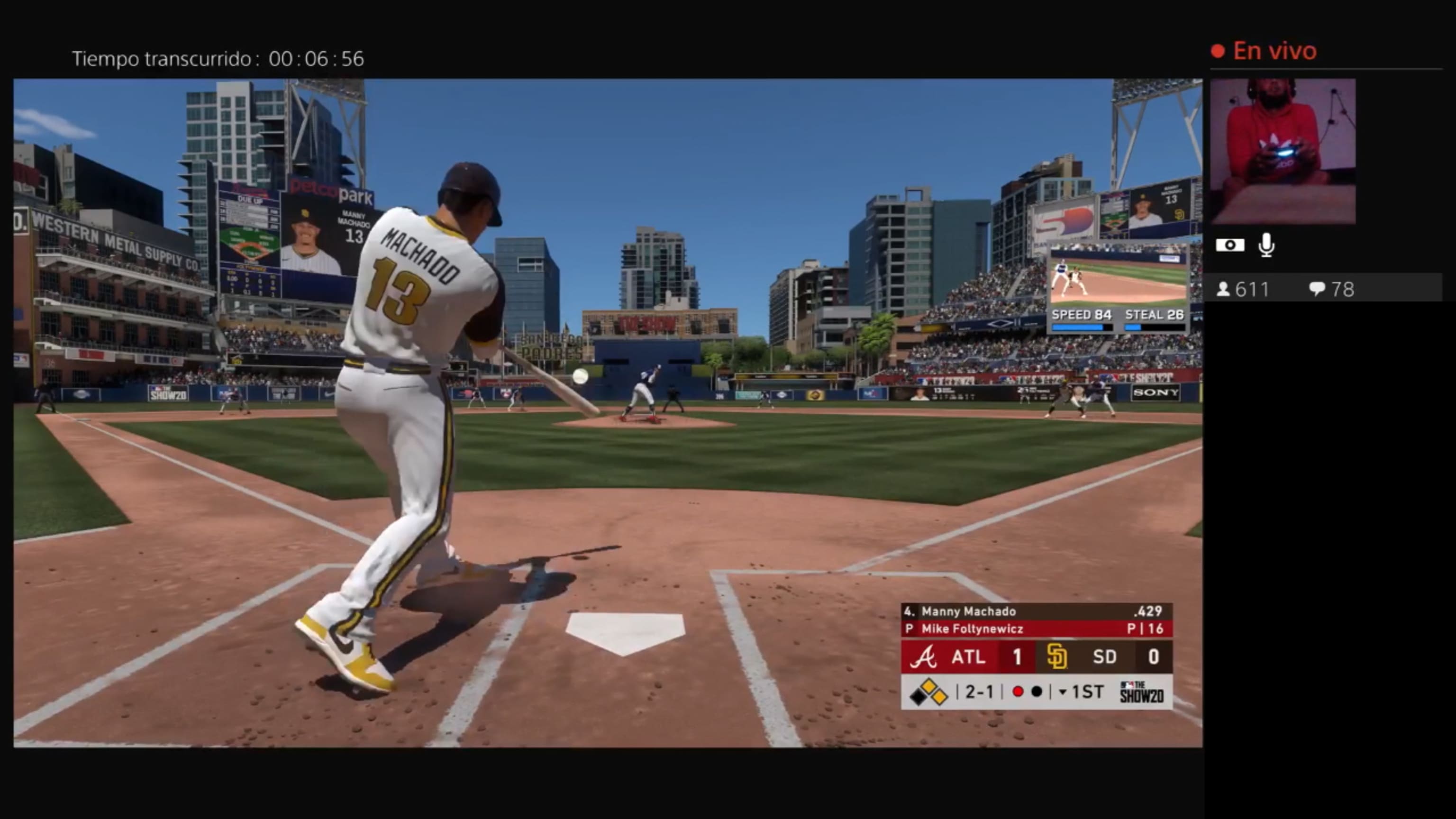The image size is (1456, 819).
Task: Mute the stream microphone
Action: [x=1266, y=244]
